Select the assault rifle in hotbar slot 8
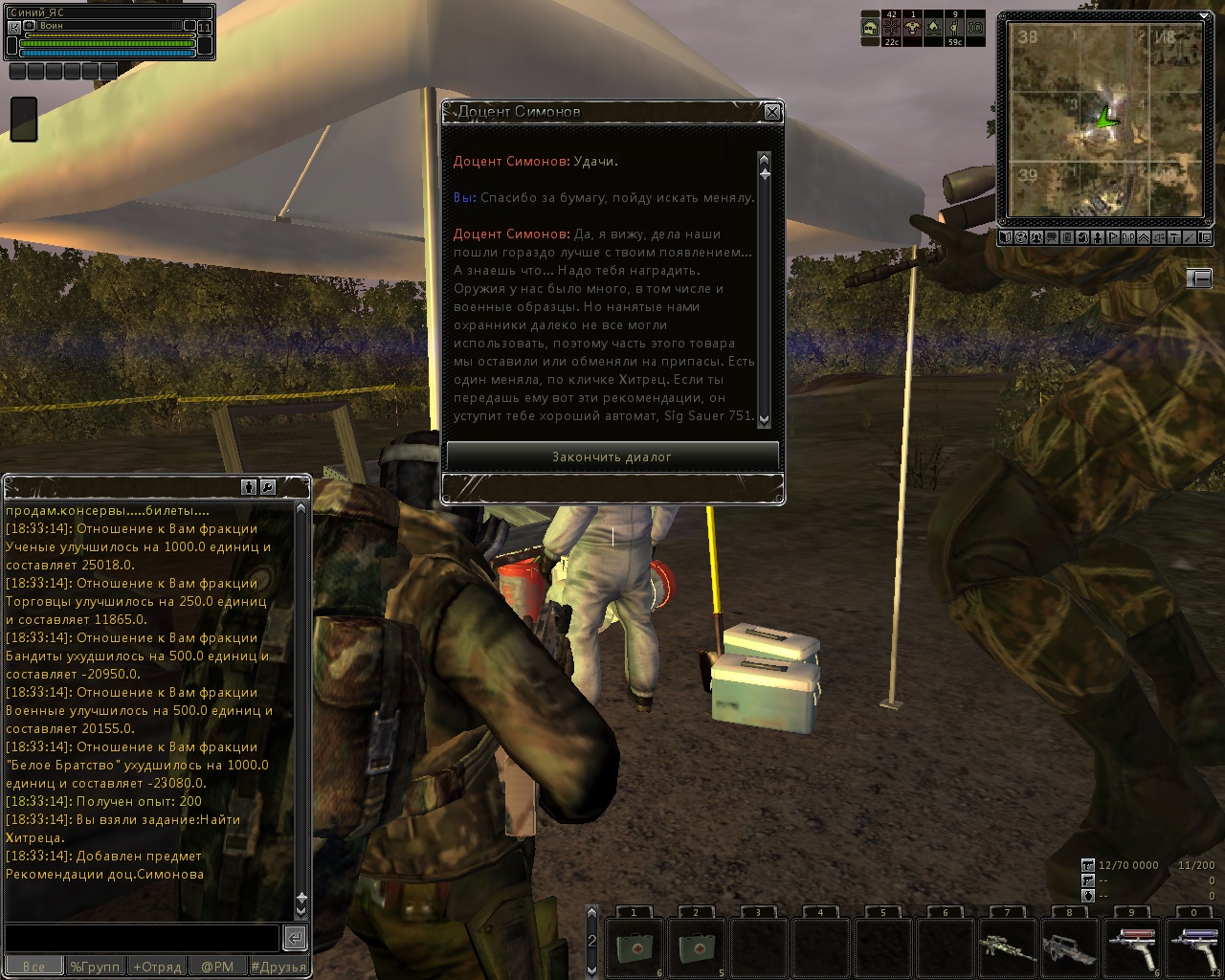 (1069, 947)
